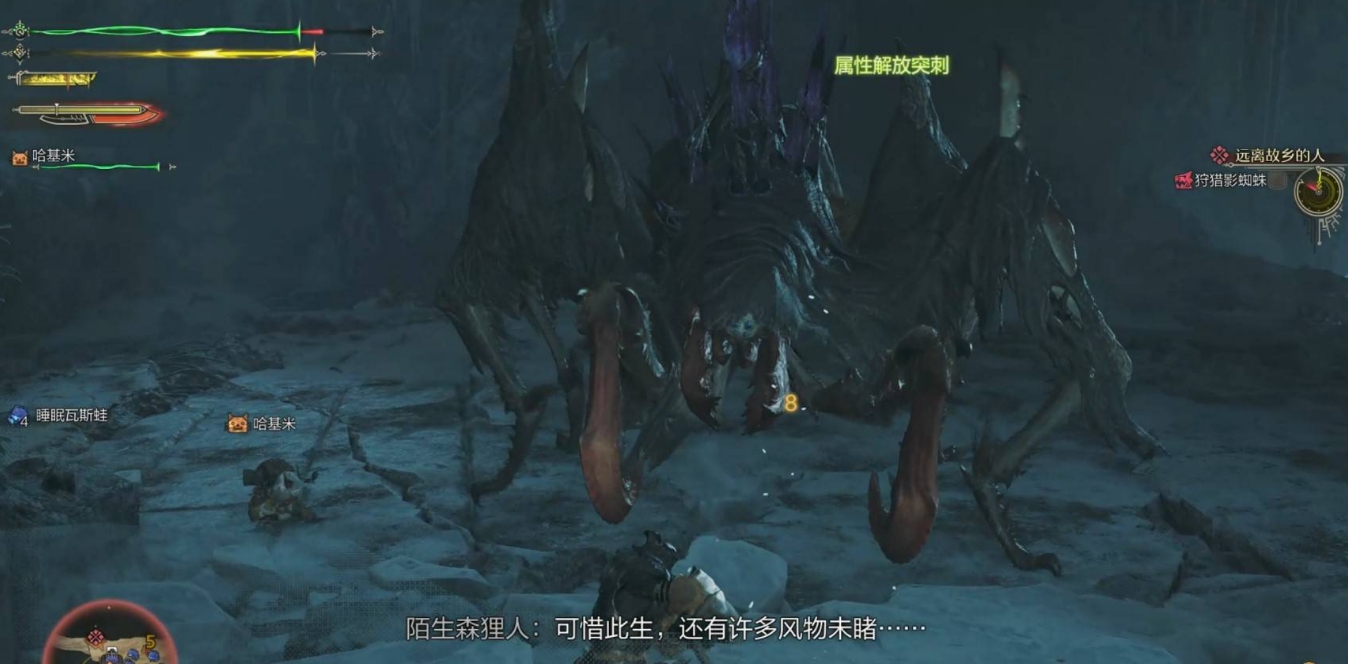Click the 狩猎影蜘蛛 hunt objective
Viewport: 1348px width, 664px height.
click(1230, 181)
